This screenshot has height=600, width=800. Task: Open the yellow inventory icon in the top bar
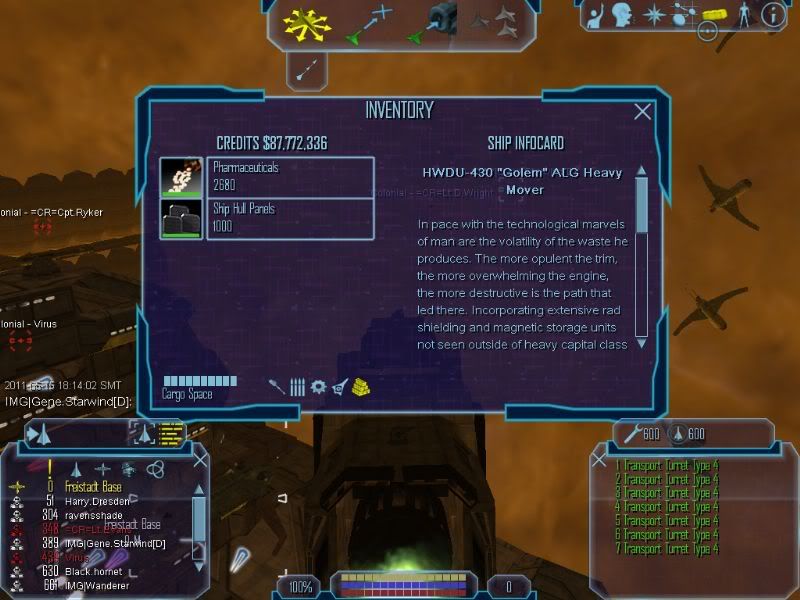point(713,14)
